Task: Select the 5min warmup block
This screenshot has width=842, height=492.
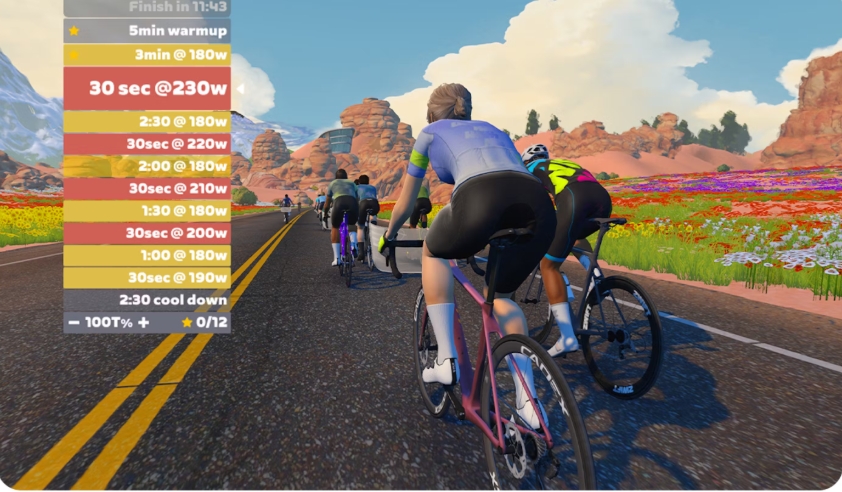Action: coord(147,31)
